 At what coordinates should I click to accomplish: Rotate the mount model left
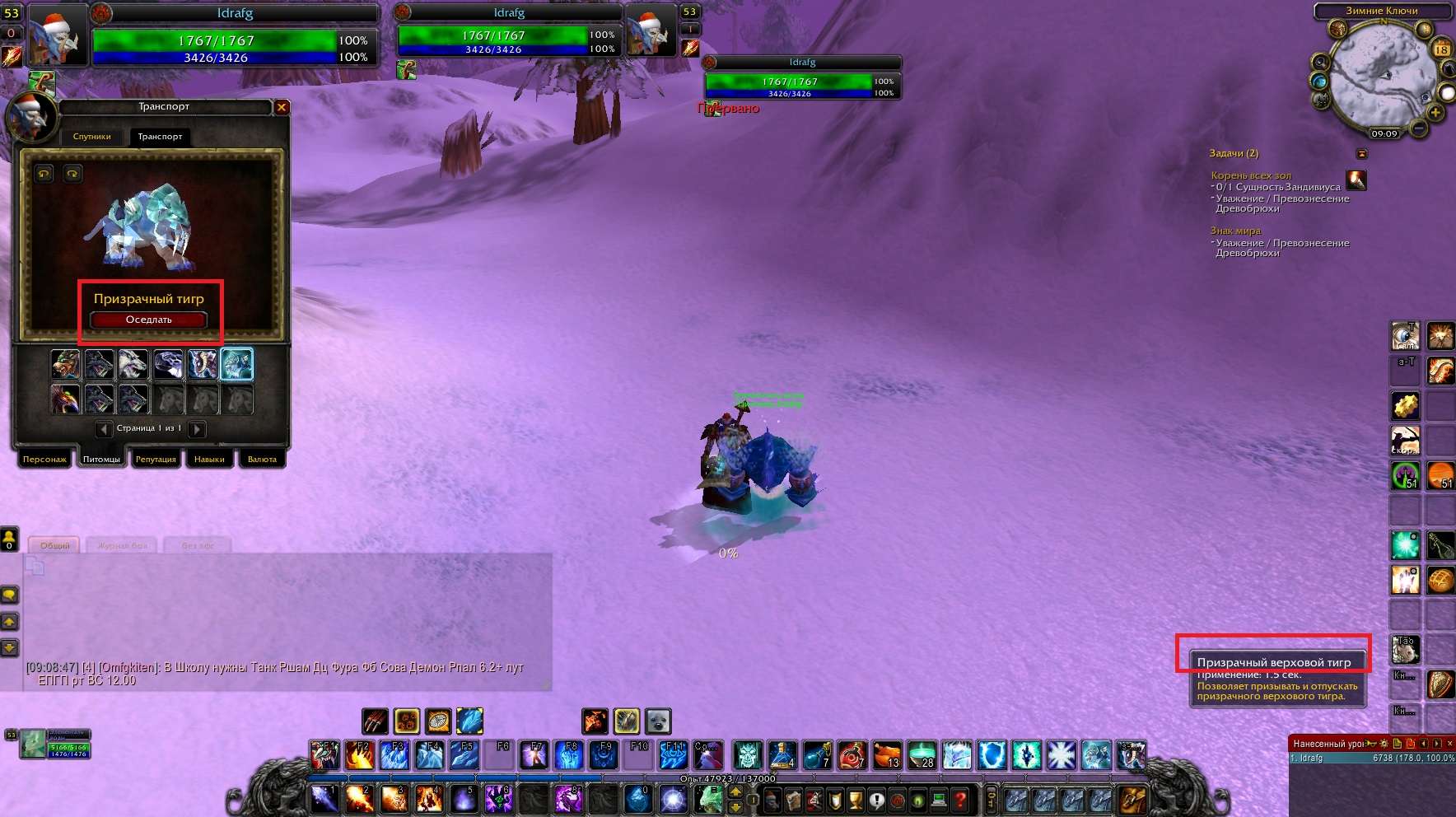(x=44, y=173)
